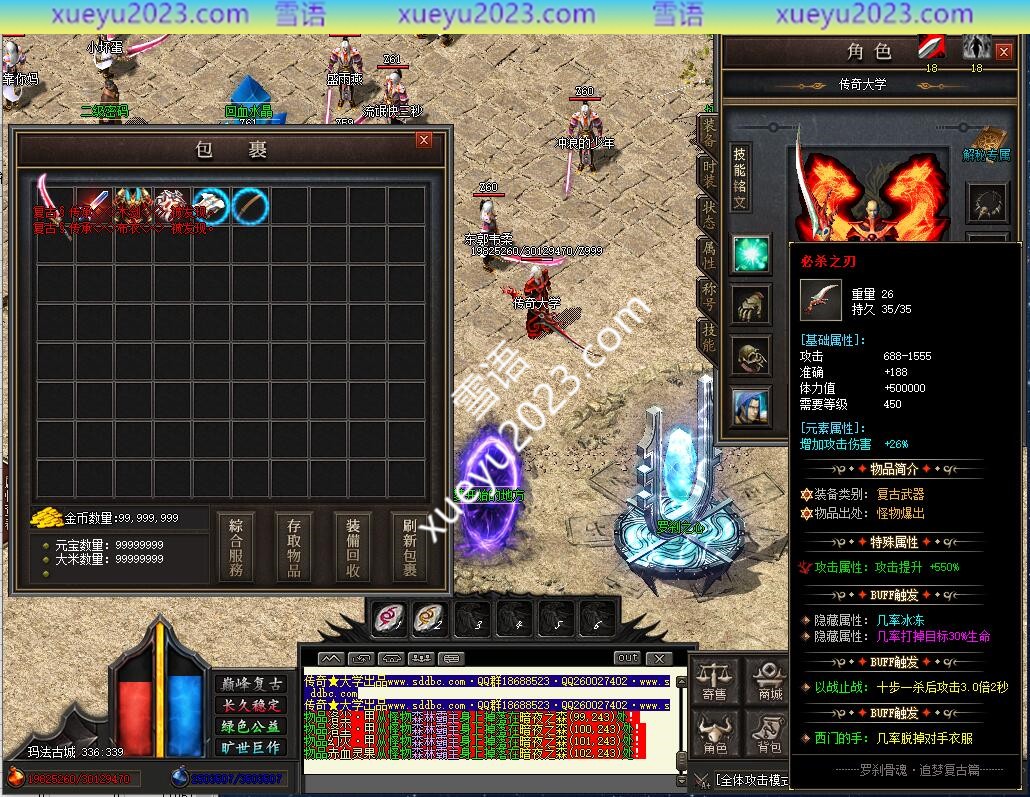The height and width of the screenshot is (797, 1030).
Task: Close the 角色 character panel
Action: coord(1005,52)
